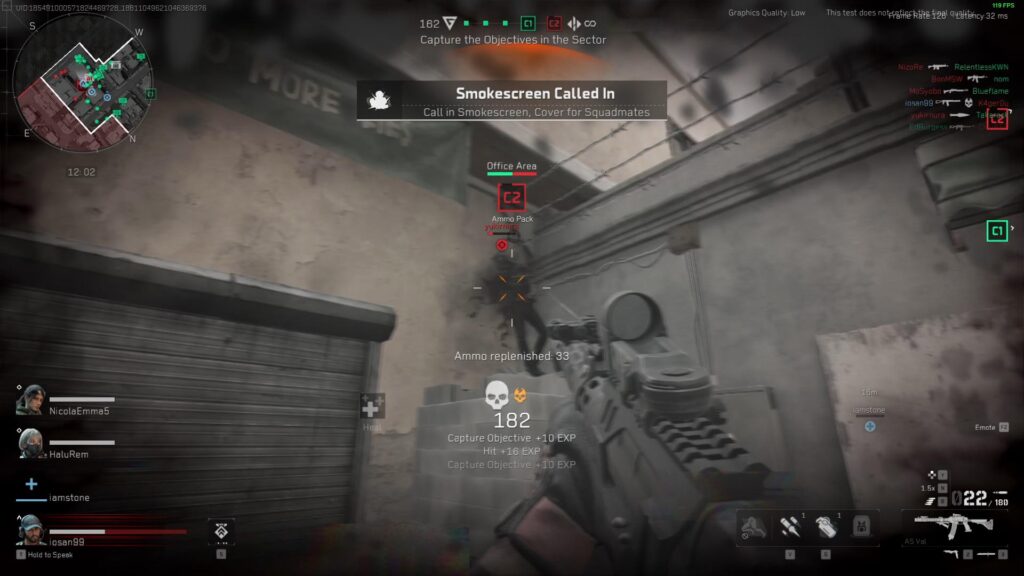Click the Emote label
The image size is (1024, 576).
[x=985, y=427]
